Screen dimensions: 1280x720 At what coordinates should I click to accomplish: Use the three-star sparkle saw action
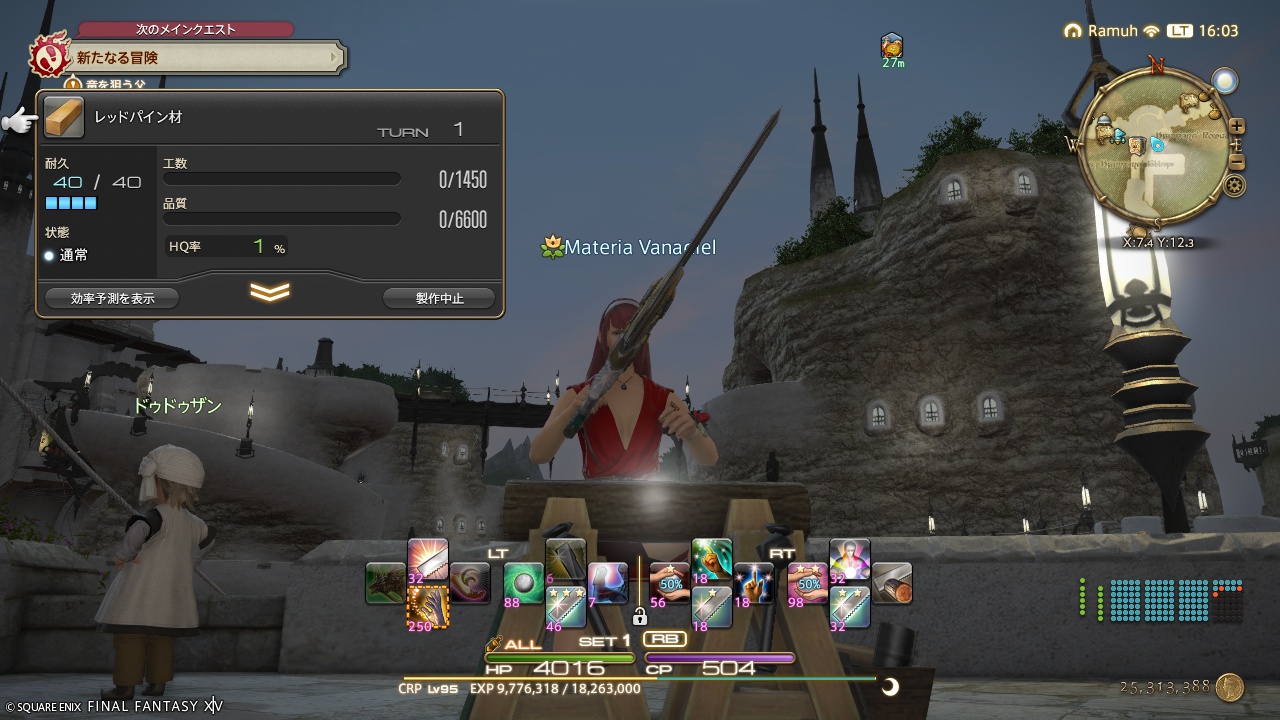pyautogui.click(x=565, y=606)
